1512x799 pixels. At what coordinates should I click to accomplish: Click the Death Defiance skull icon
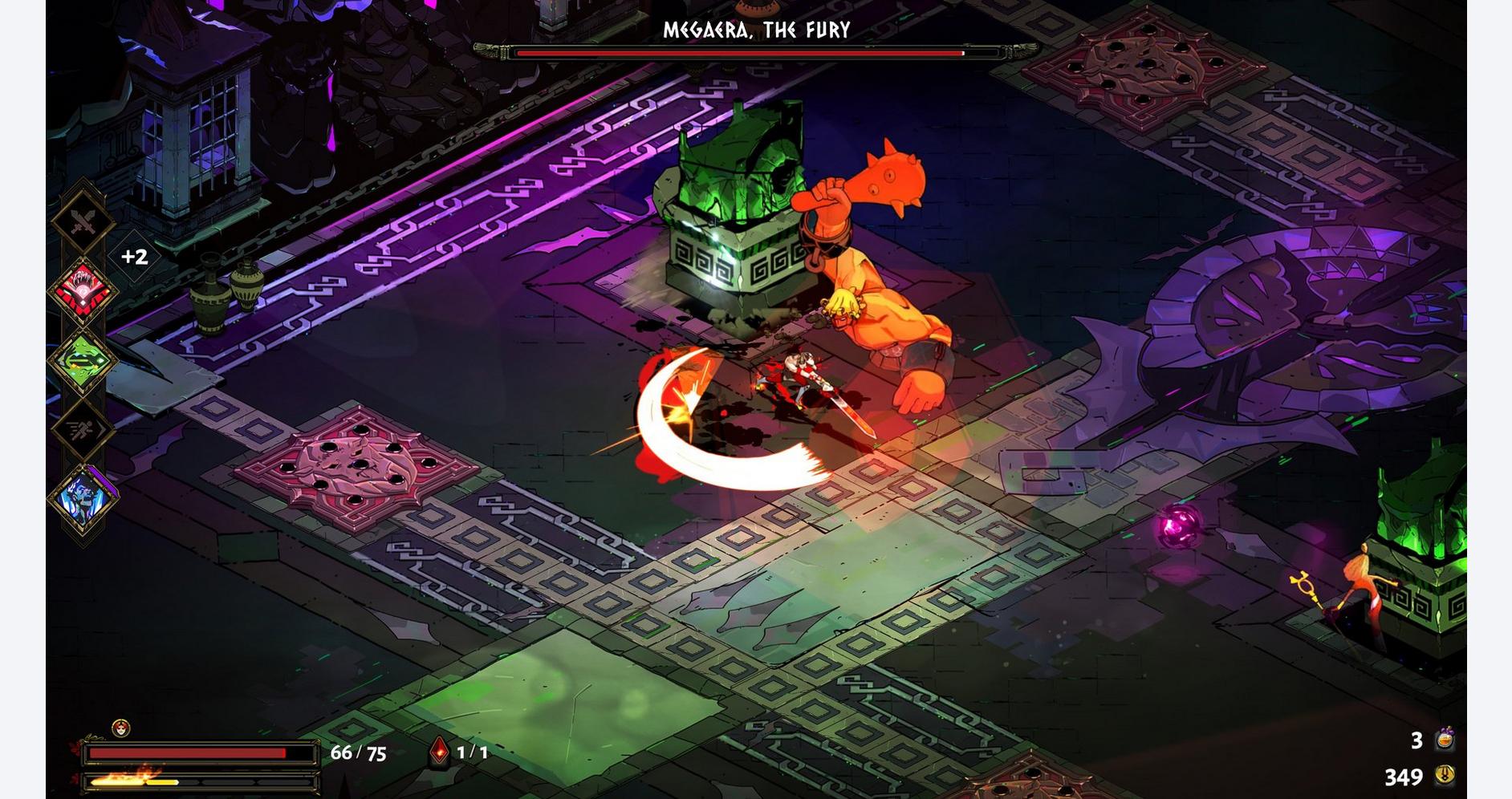click(x=120, y=728)
